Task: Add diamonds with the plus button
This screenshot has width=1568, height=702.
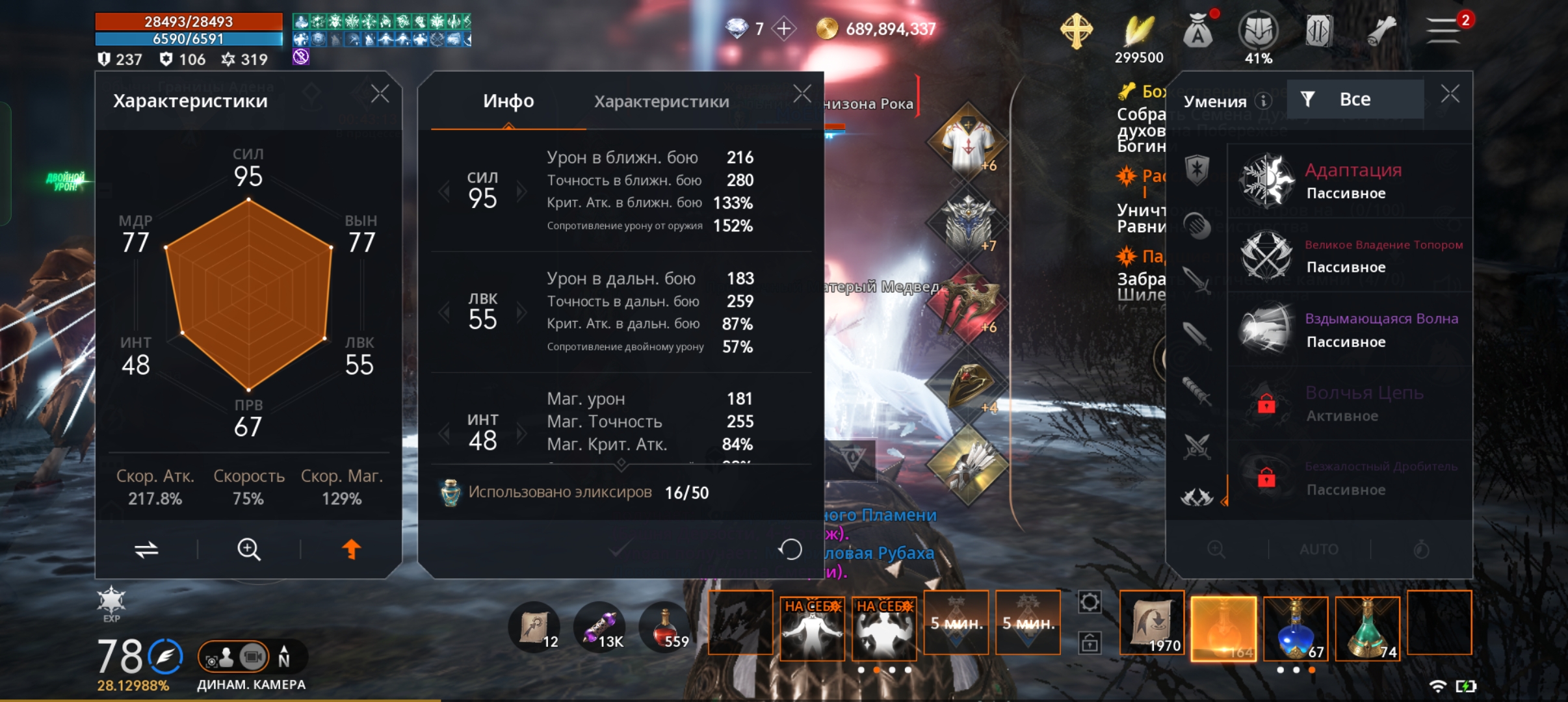Action: point(784,29)
